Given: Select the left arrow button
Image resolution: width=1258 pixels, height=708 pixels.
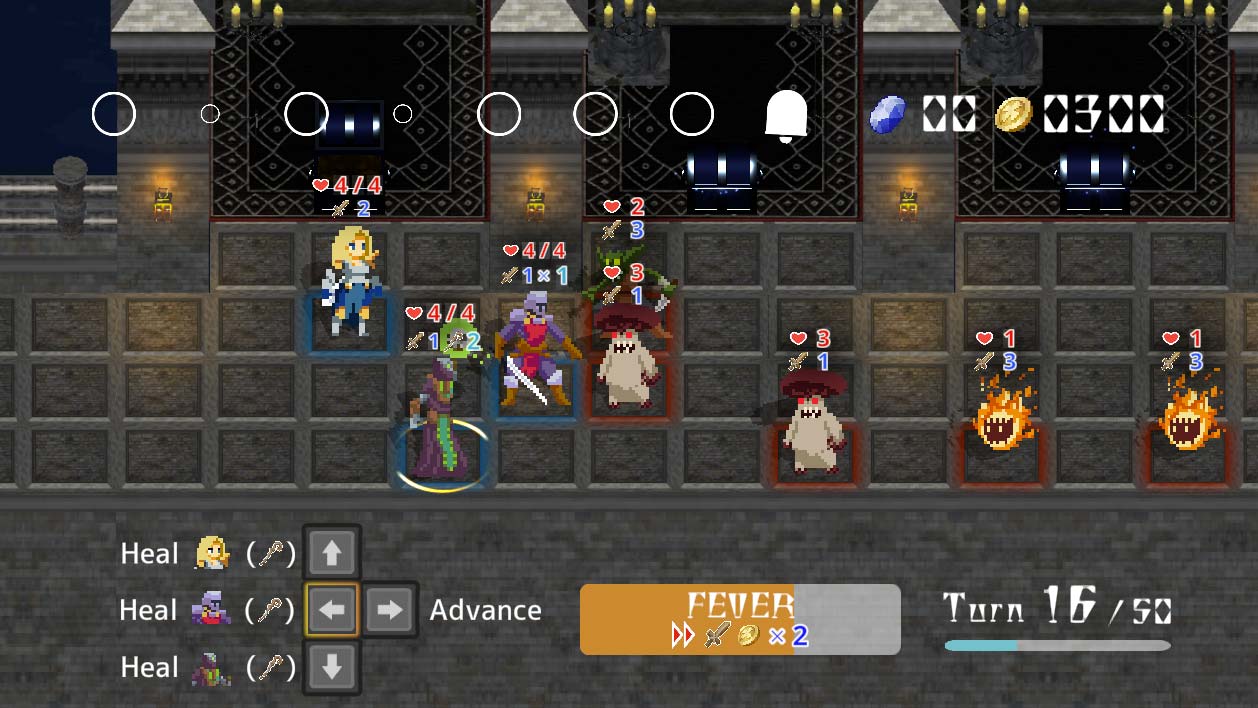Looking at the screenshot, I should 332,610.
